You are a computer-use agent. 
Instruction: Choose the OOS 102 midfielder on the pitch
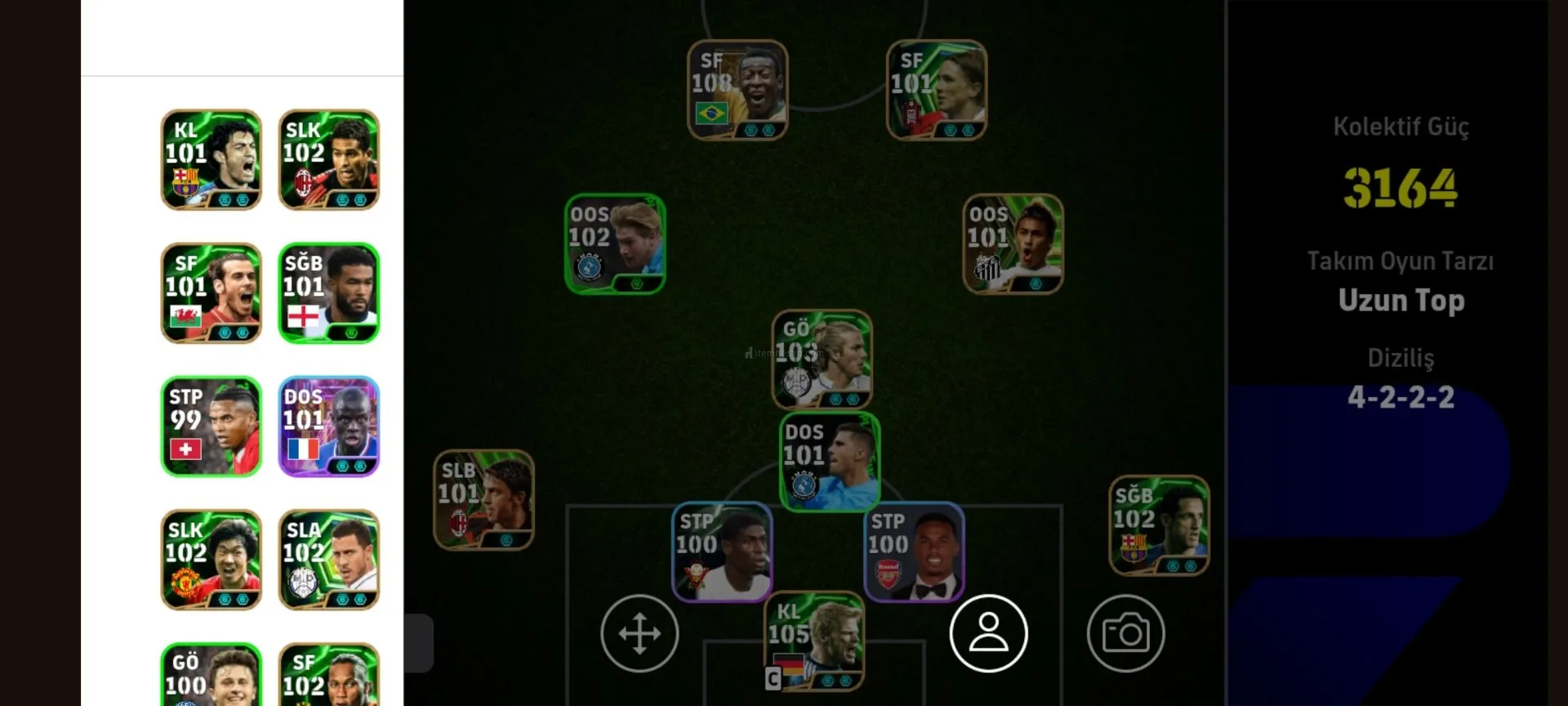coord(615,244)
